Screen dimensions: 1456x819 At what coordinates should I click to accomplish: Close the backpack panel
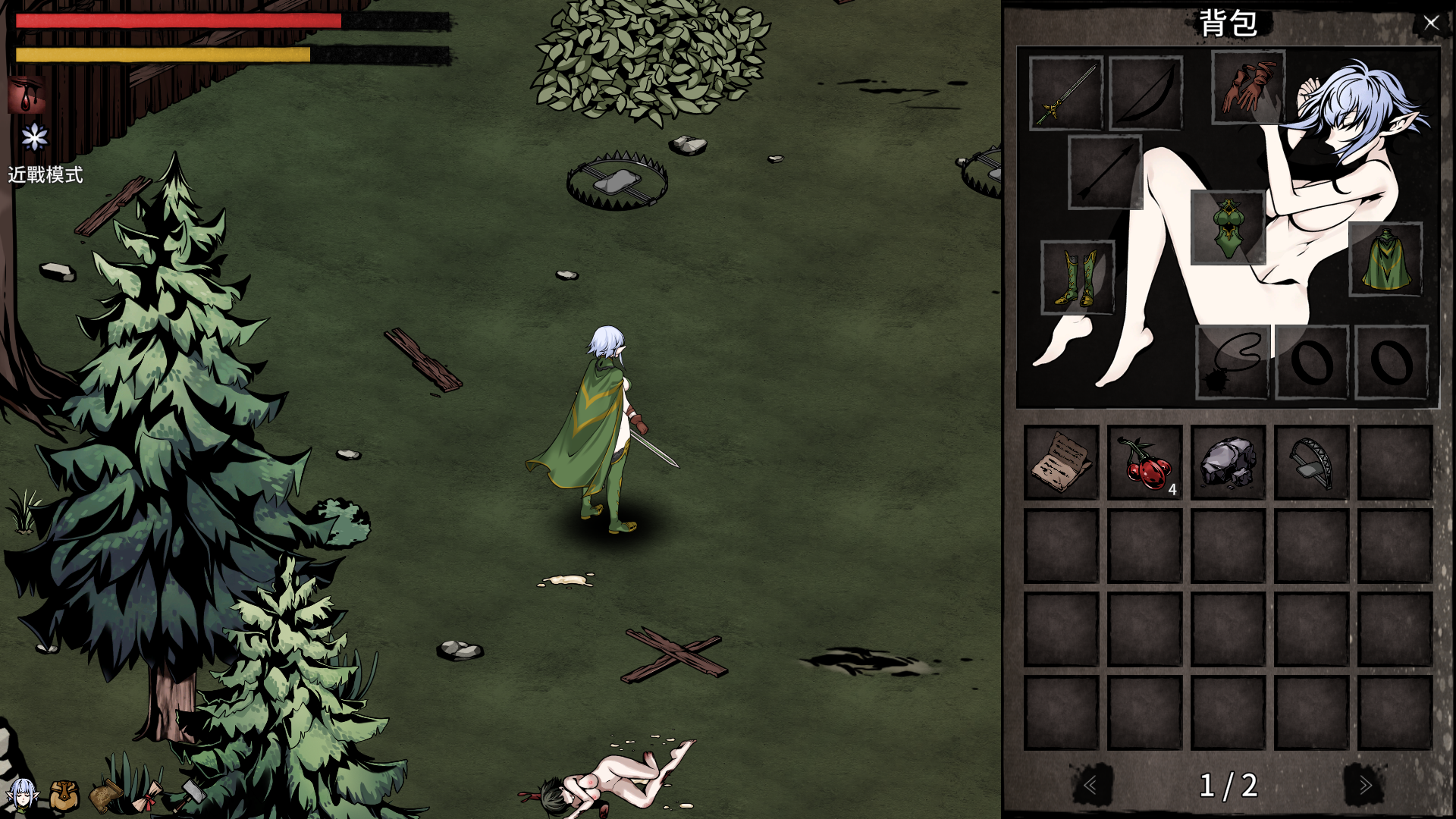tap(1430, 23)
